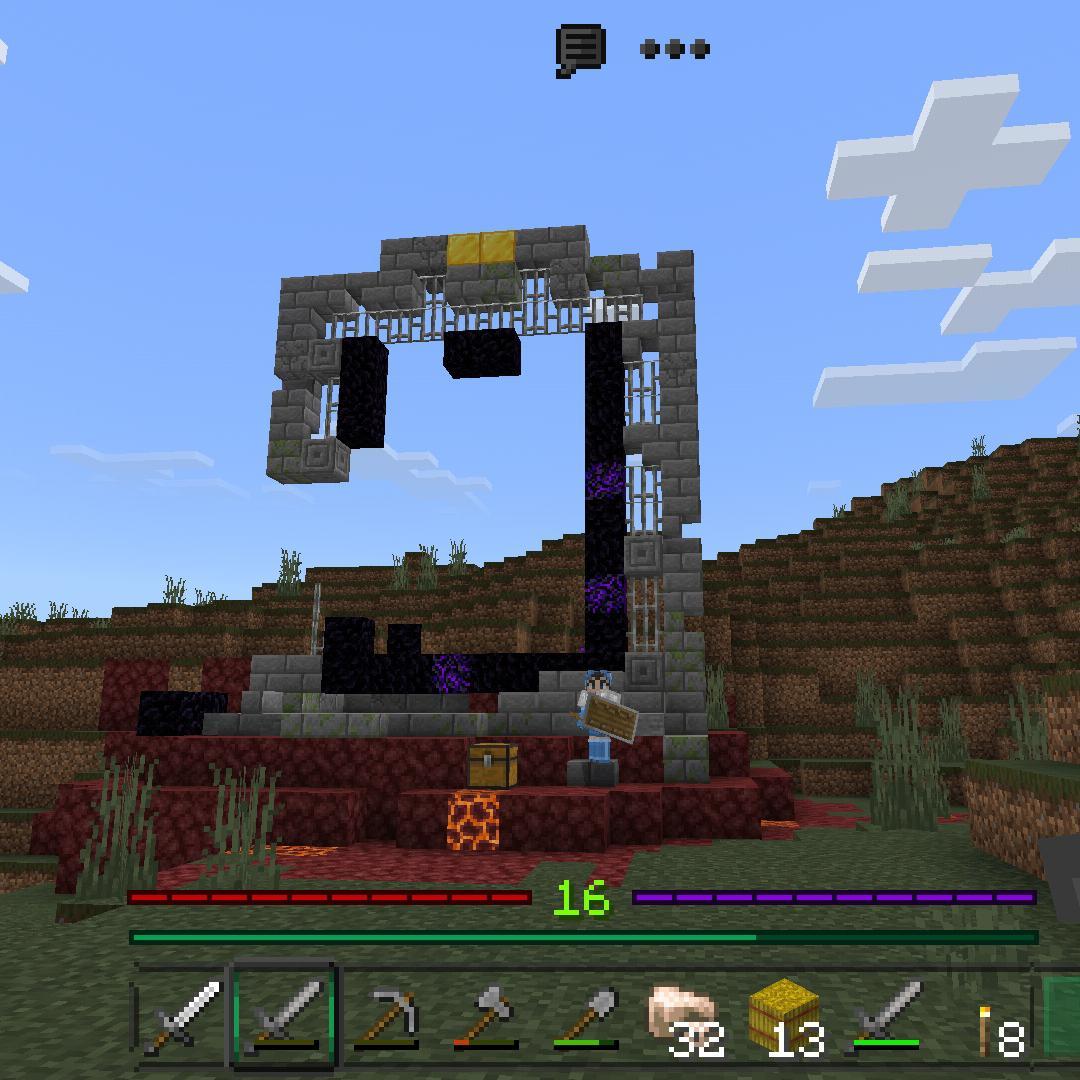The height and width of the screenshot is (1080, 1080).
Task: Select the raw porkchop stack of 32
Action: [x=687, y=1016]
